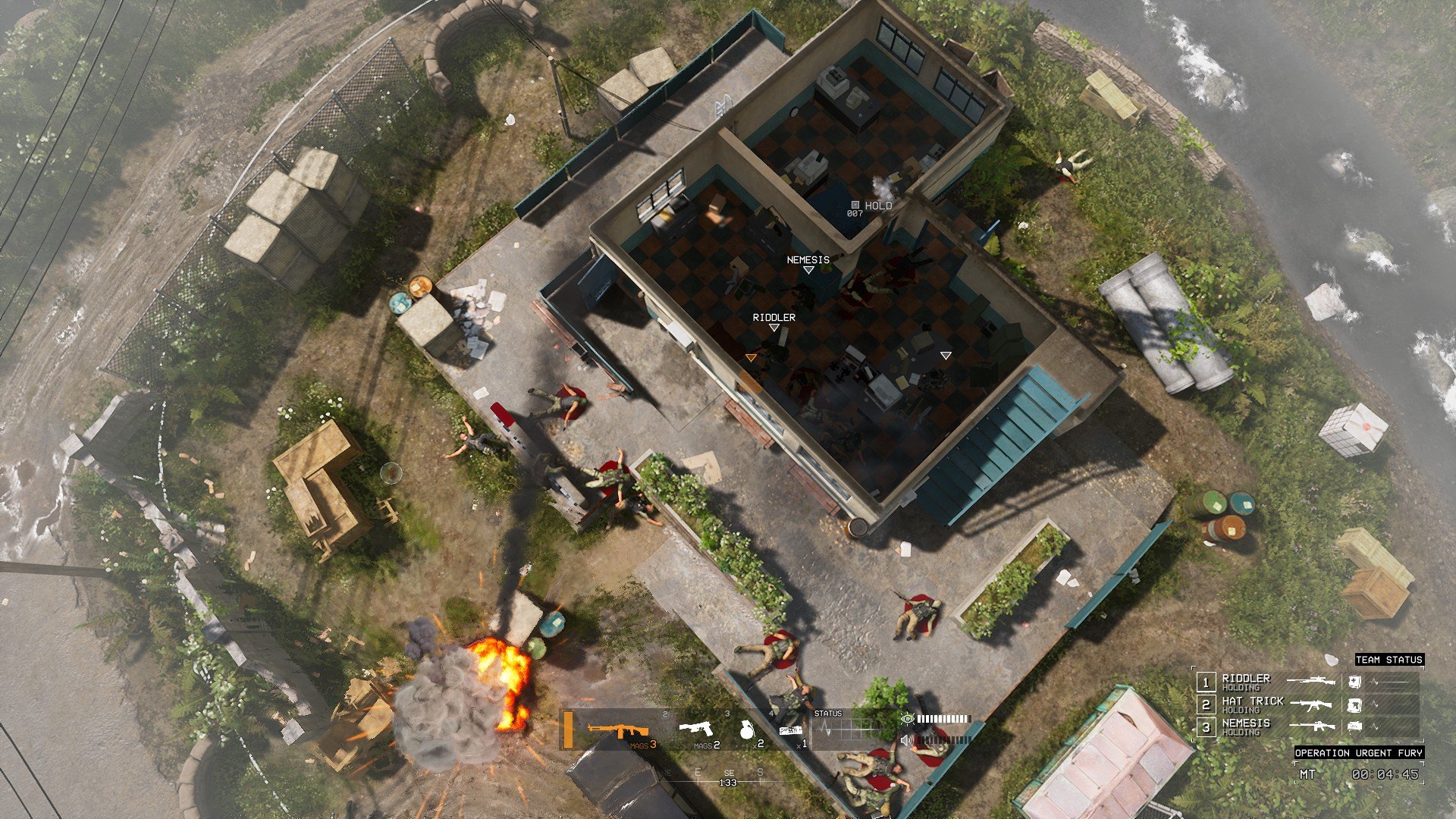Switch to the pistol weapon slot
The image size is (1456, 819).
[x=695, y=730]
